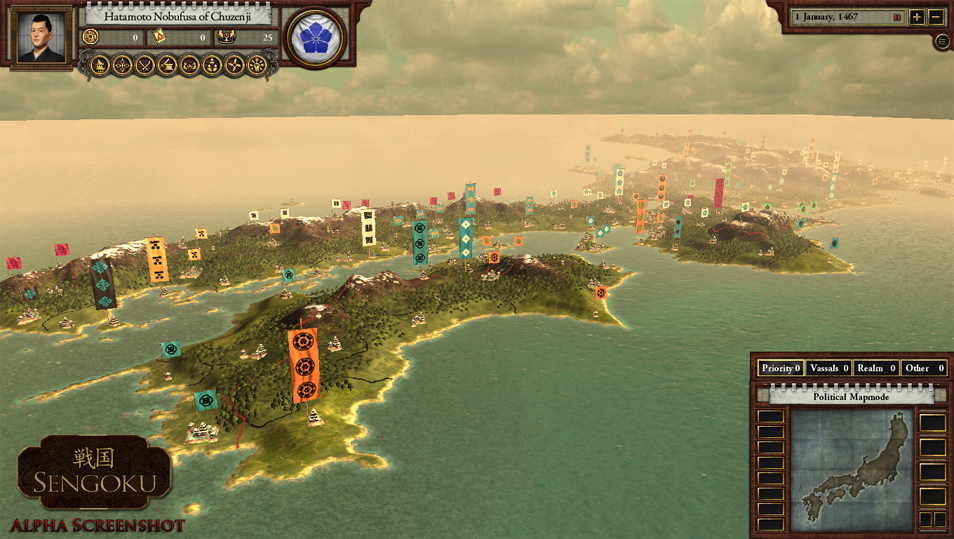Viewport: 954px width, 539px height.
Task: Select the crossed swords icon button
Action: pyautogui.click(x=145, y=66)
